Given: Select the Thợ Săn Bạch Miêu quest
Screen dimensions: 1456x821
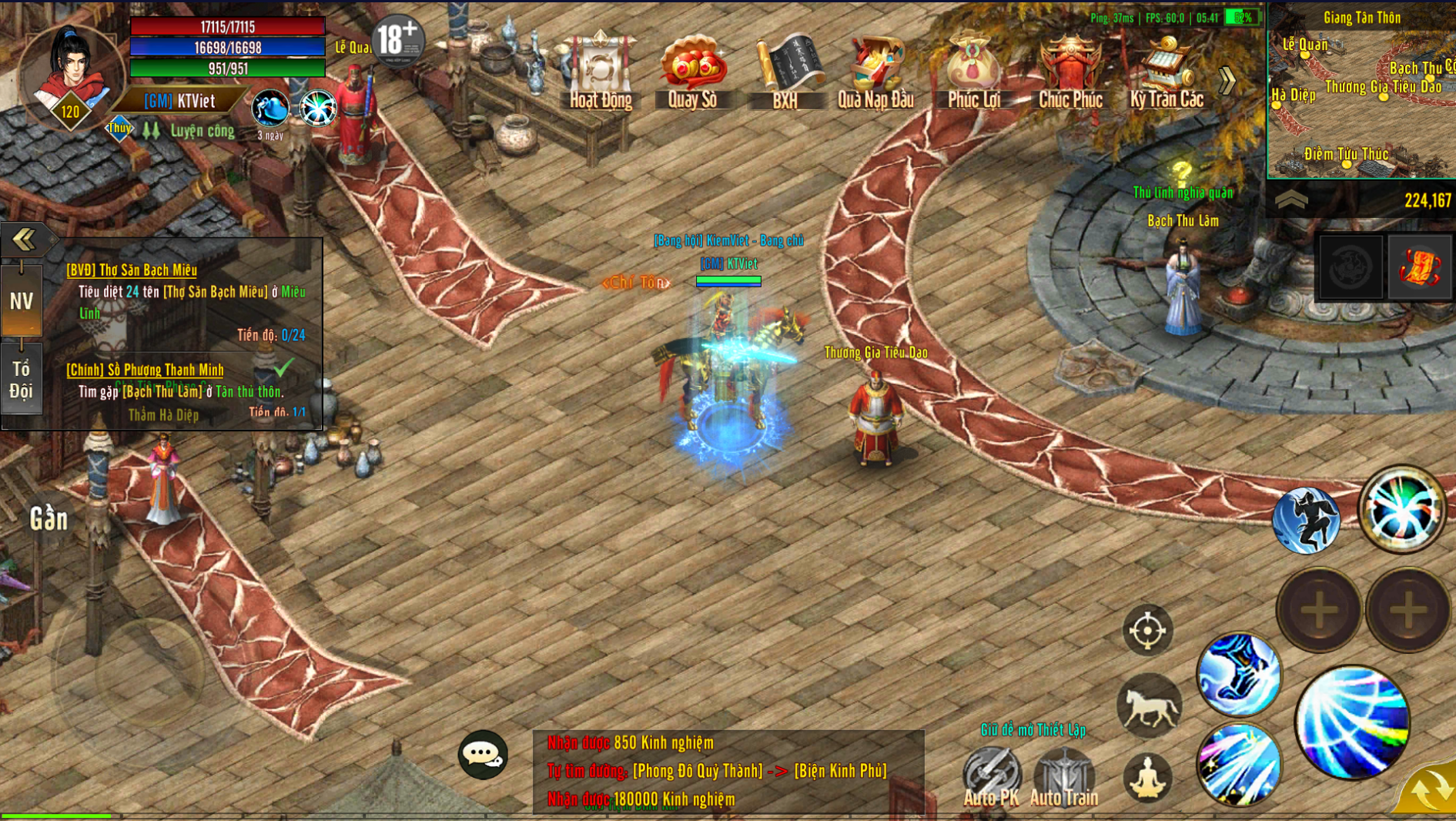Looking at the screenshot, I should pyautogui.click(x=132, y=270).
